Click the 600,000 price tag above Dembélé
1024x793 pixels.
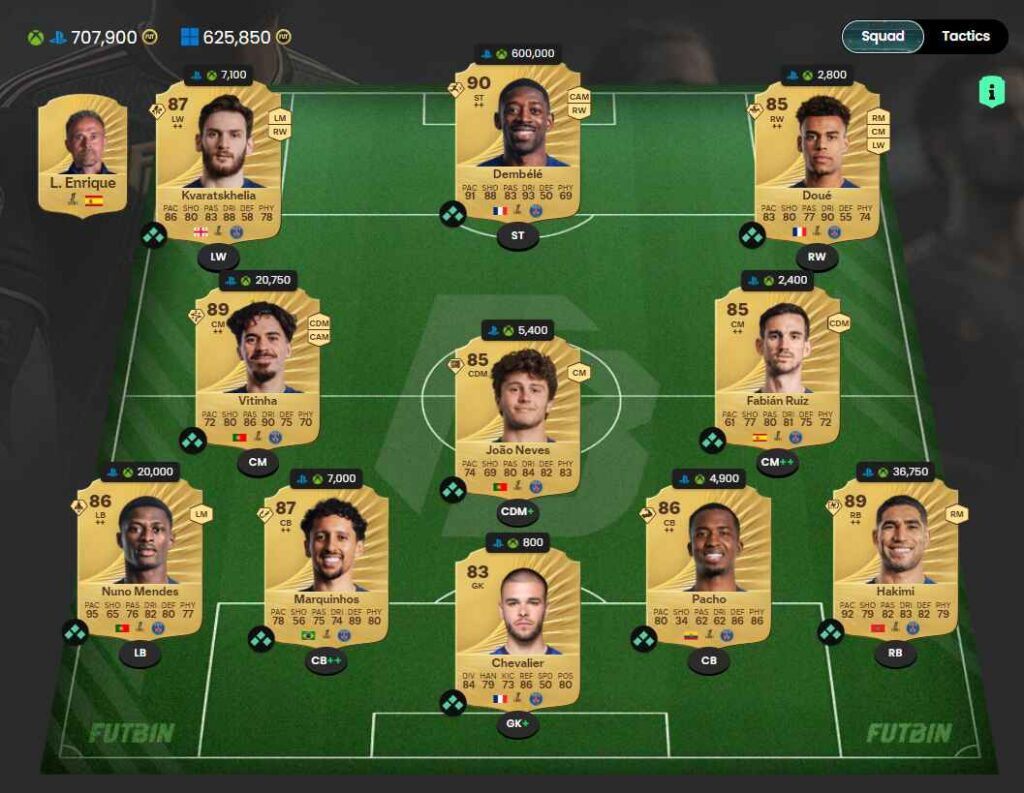517,54
